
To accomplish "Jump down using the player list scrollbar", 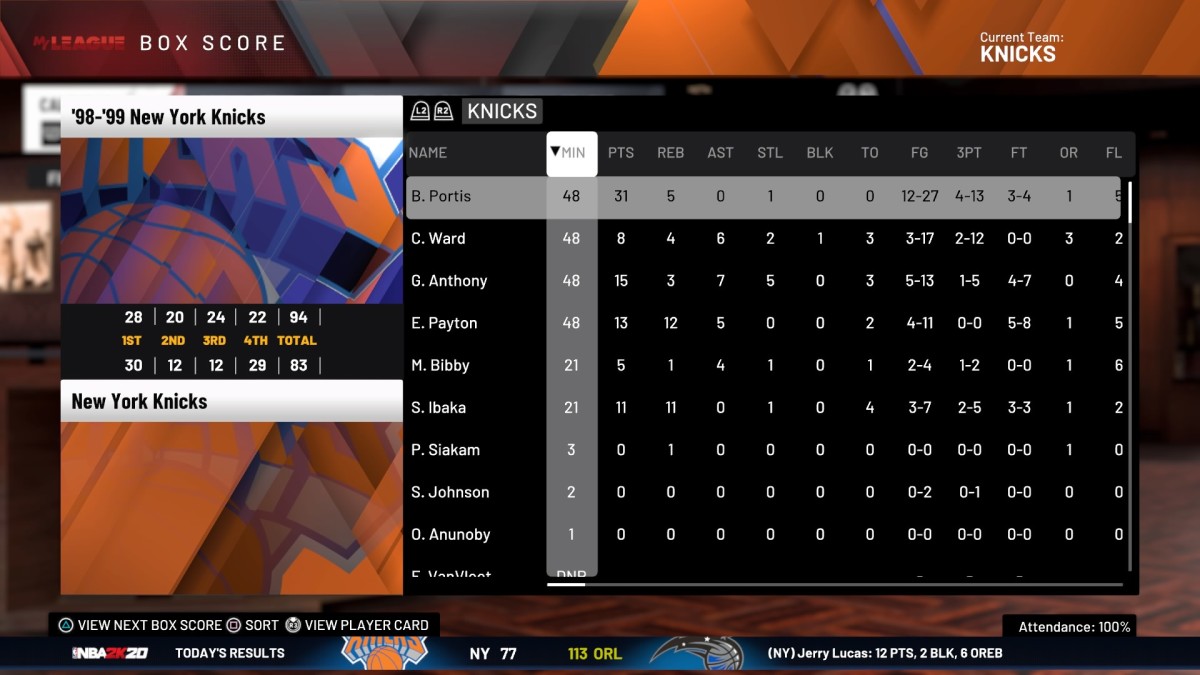I will pyautogui.click(x=1130, y=450).
